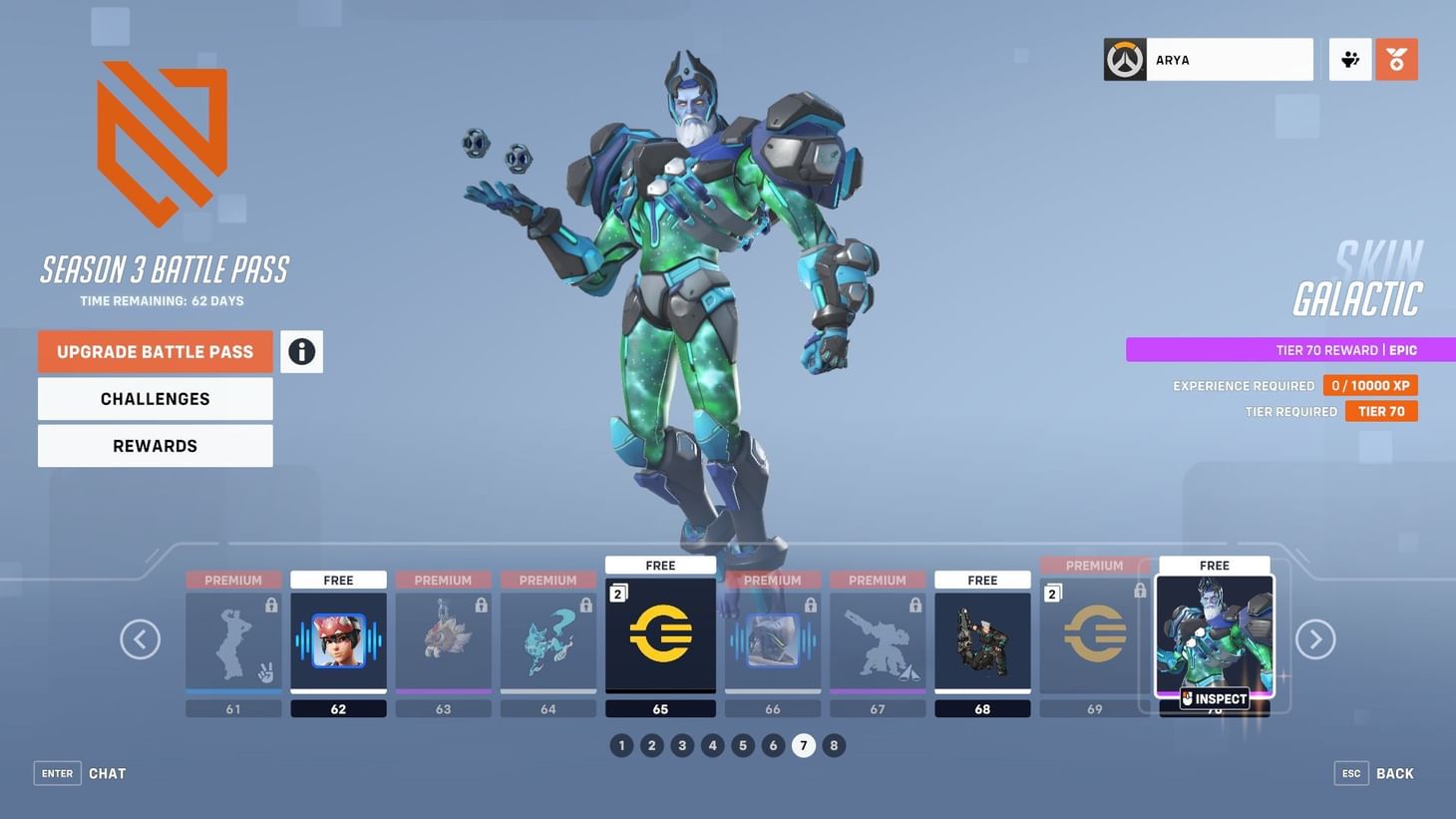
Task: Open the Rewards menu
Action: [x=155, y=445]
